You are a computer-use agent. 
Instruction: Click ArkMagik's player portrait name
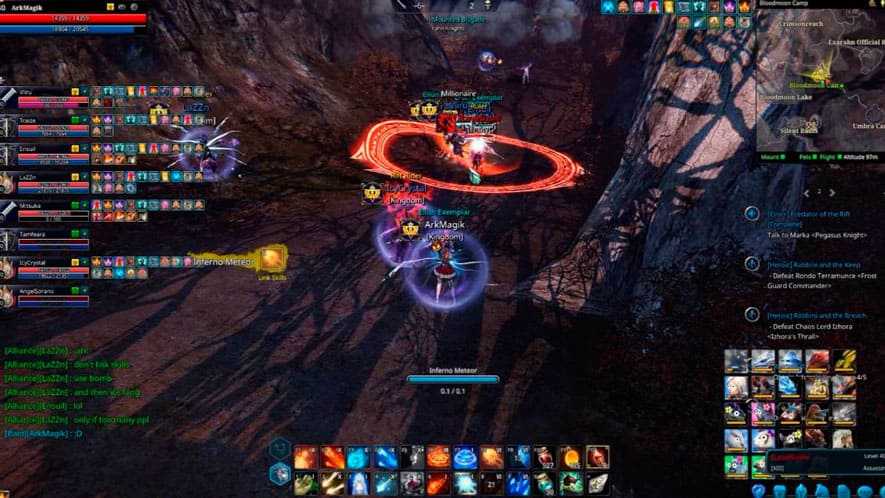[32, 7]
